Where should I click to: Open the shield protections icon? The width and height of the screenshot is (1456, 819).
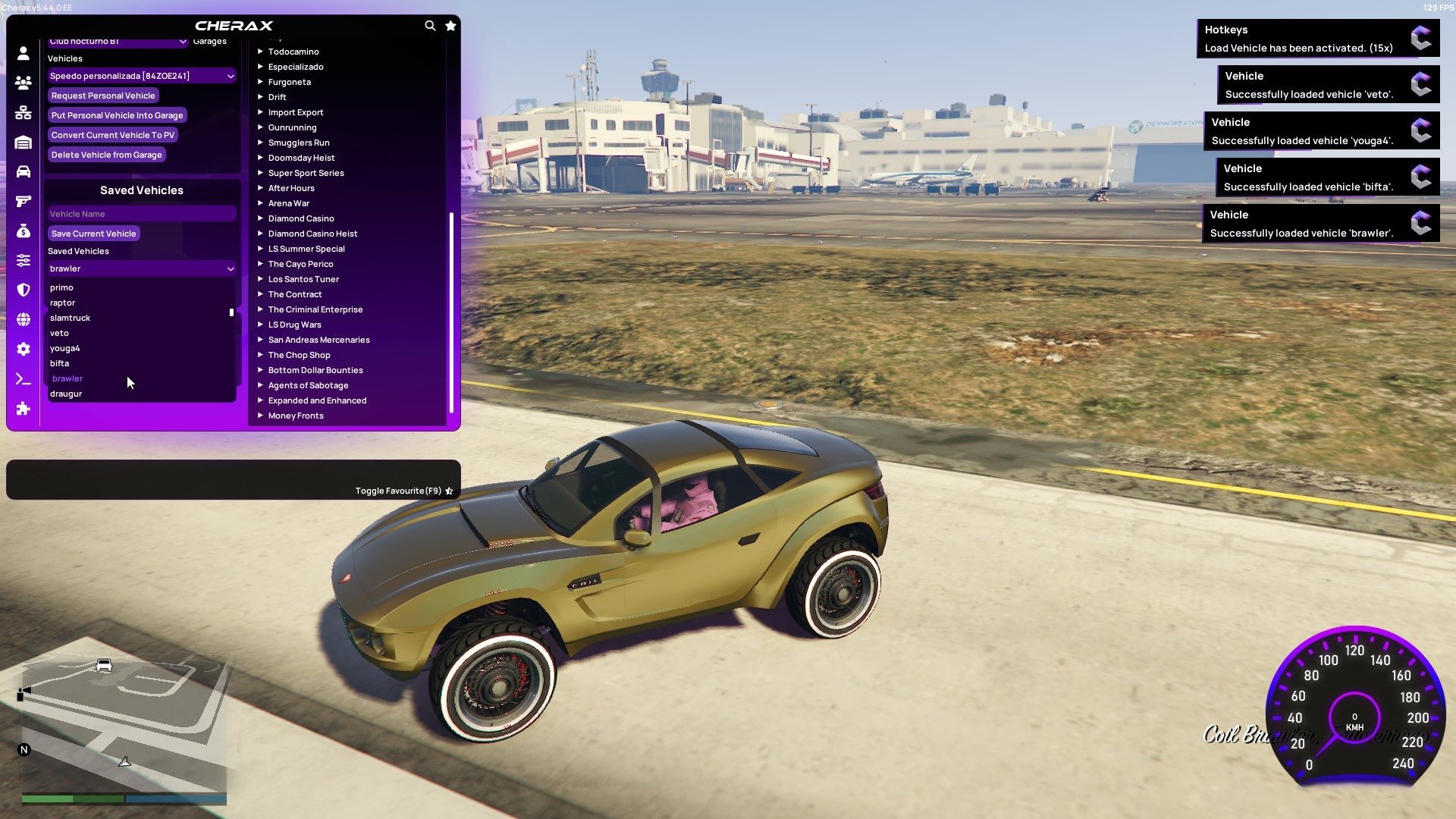click(23, 289)
